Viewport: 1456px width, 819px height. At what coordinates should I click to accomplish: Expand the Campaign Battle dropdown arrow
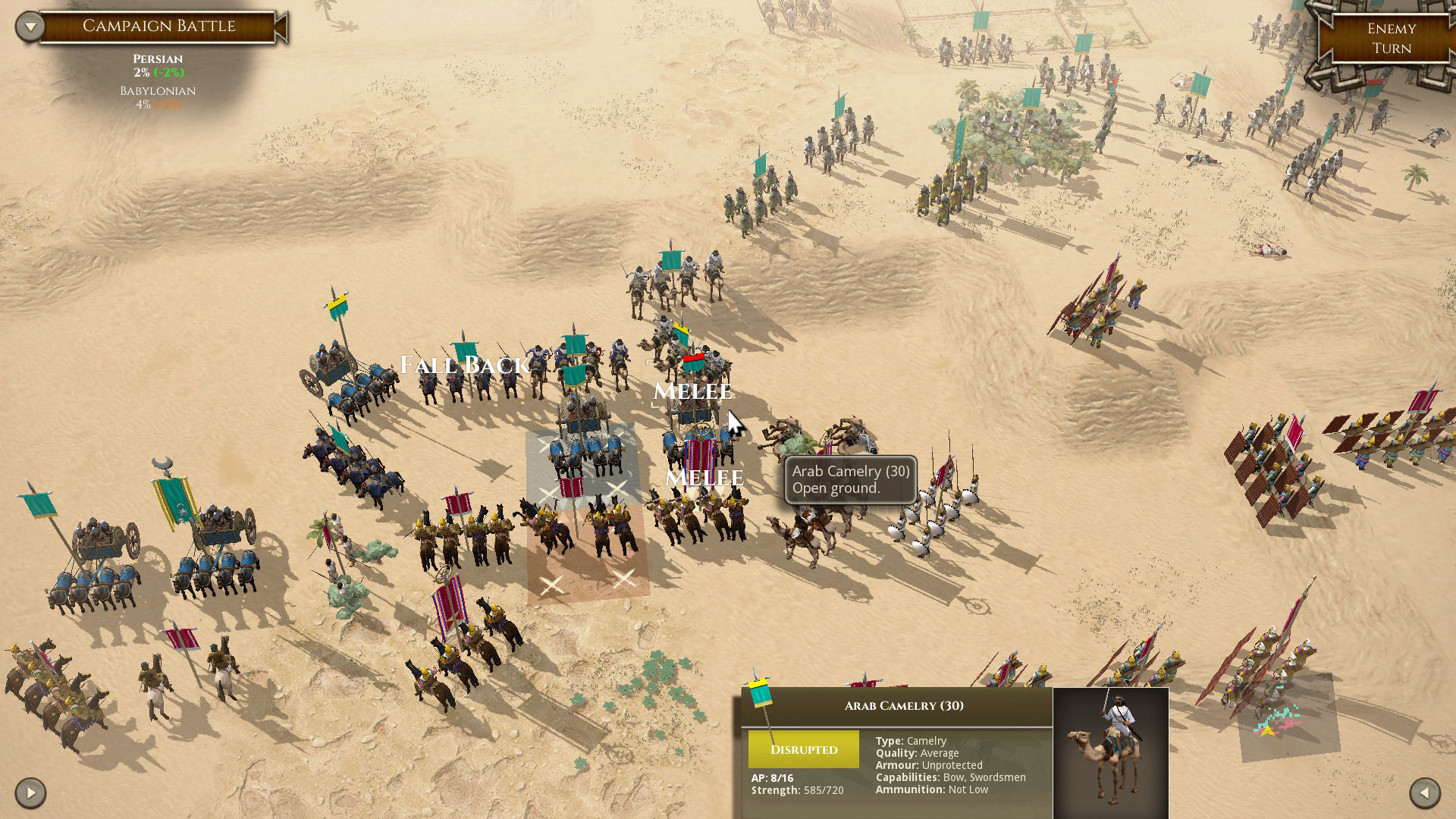coord(30,27)
